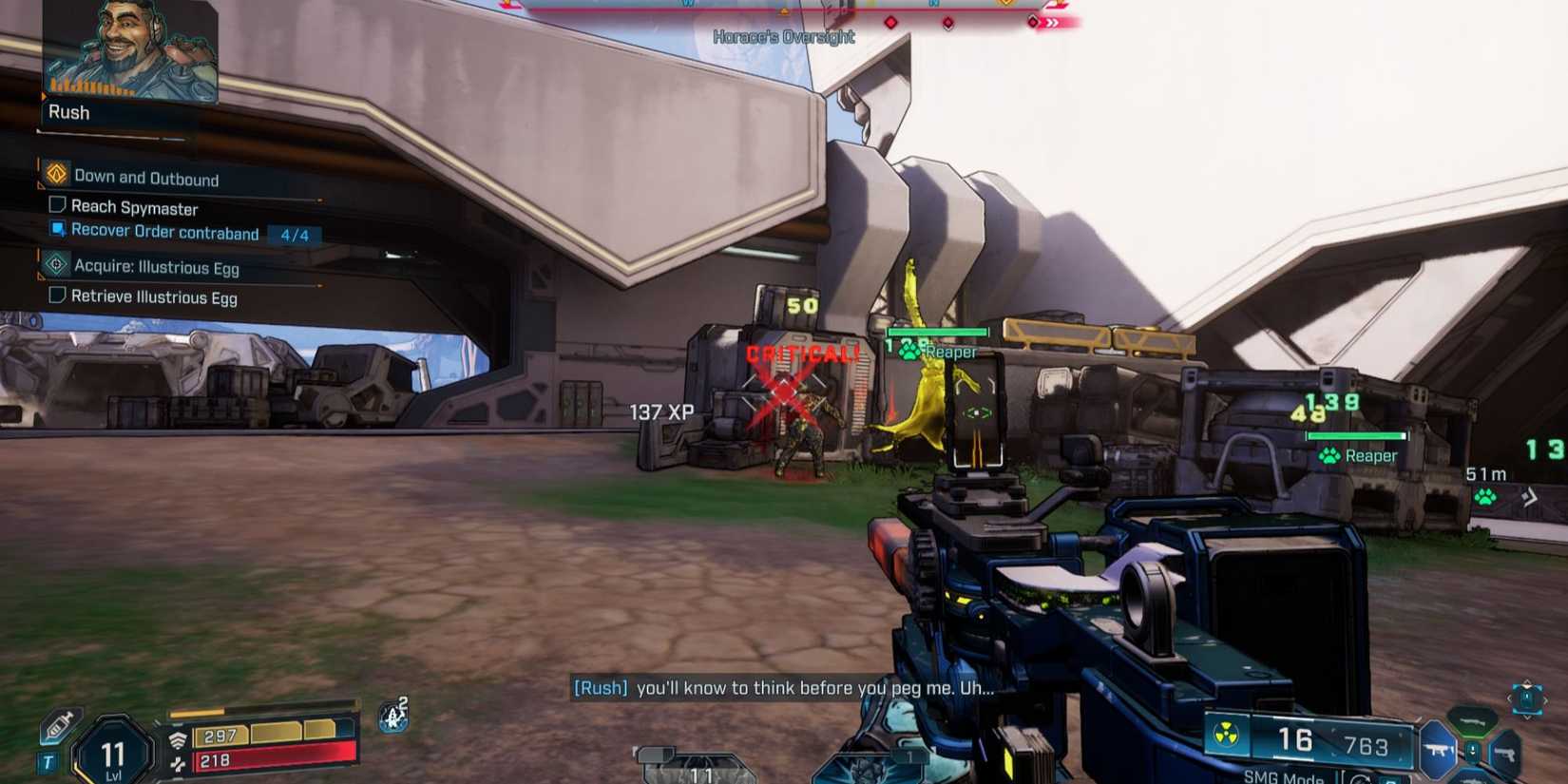
Task: Click the grenade count icon above equipped weapon
Action: (656, 753)
